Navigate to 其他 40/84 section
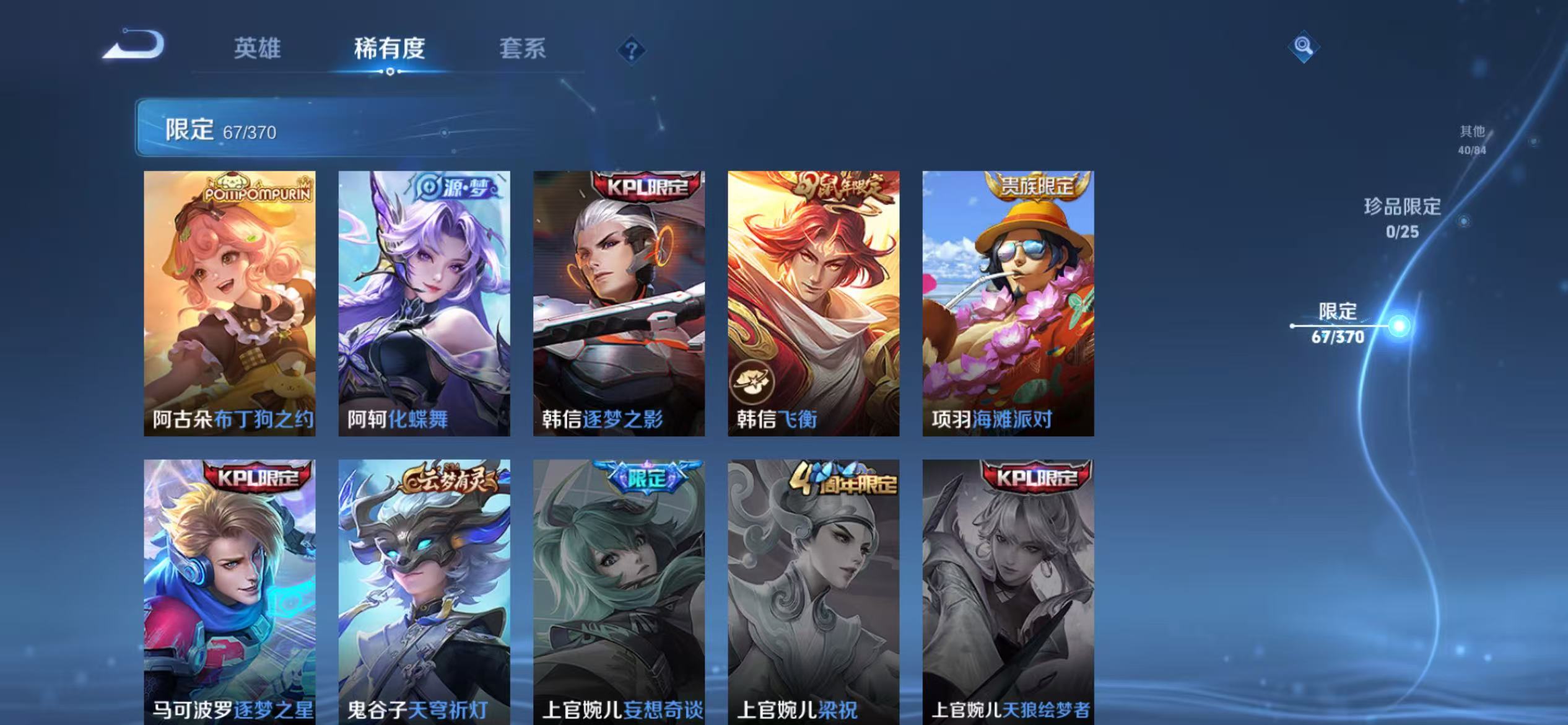 point(1471,139)
